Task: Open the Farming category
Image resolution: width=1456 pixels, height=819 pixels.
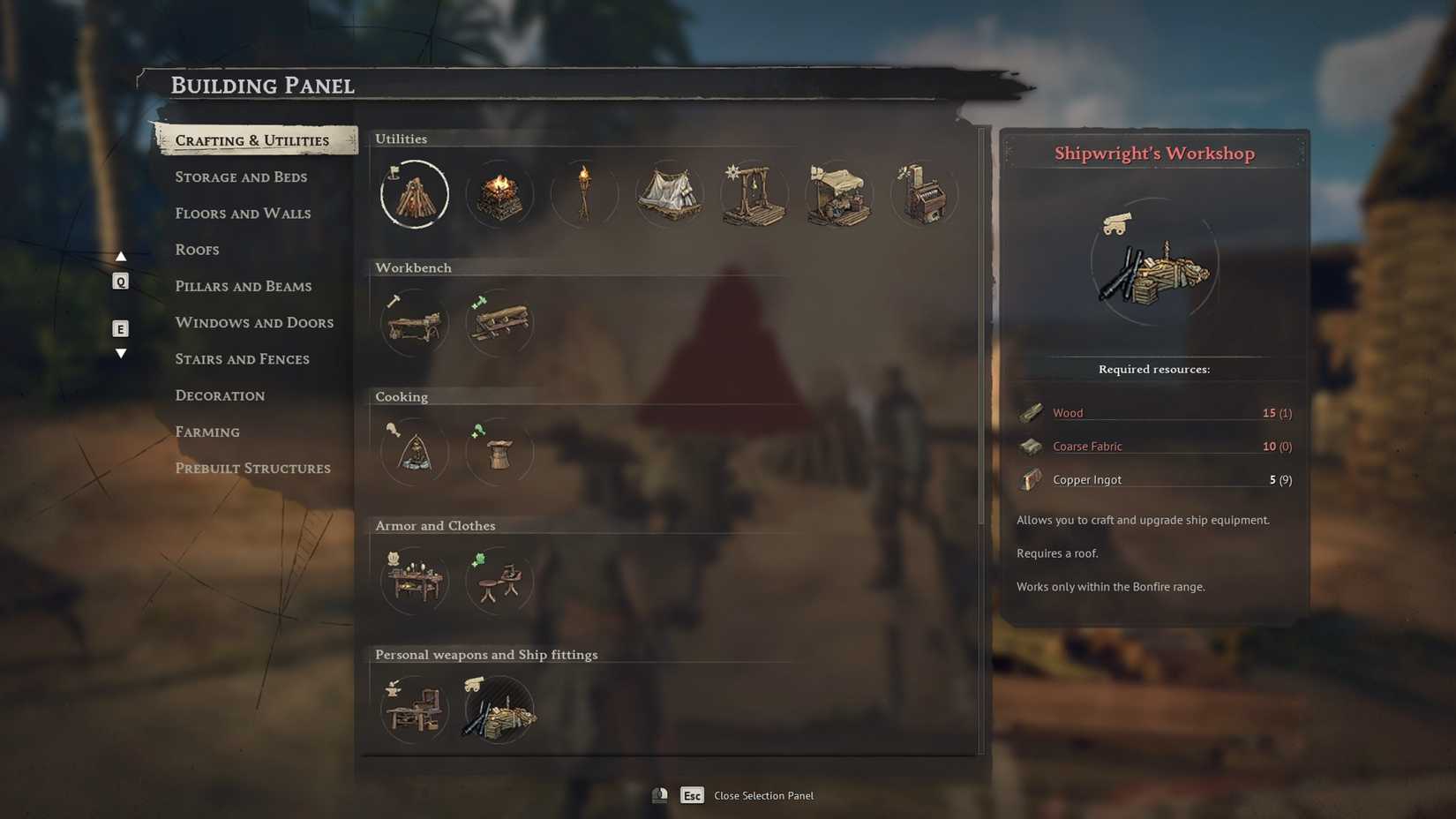Action: tap(207, 432)
